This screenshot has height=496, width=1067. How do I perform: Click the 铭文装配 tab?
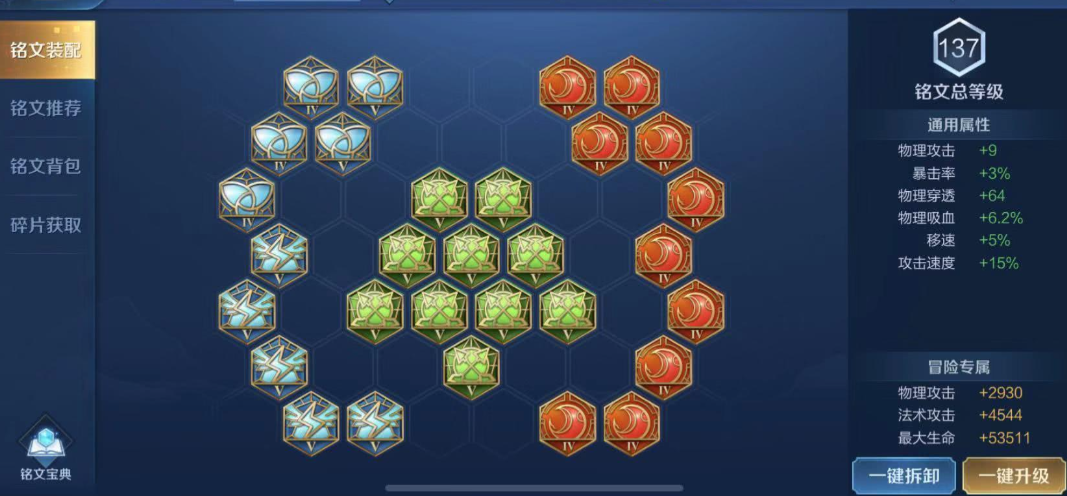point(46,50)
